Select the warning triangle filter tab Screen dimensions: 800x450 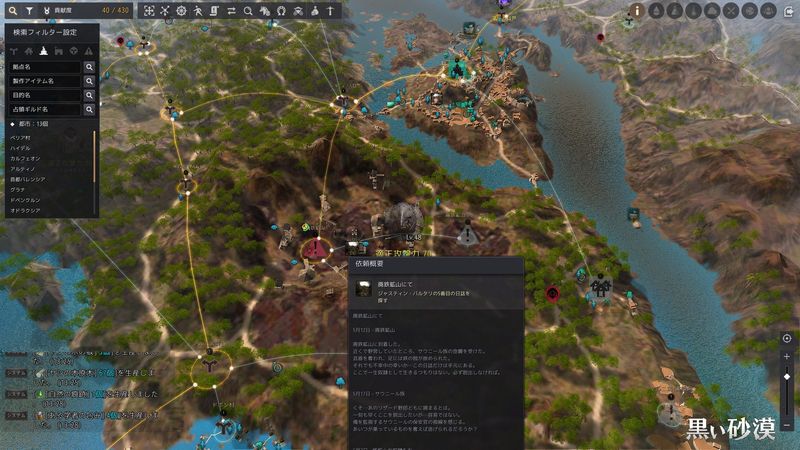click(89, 50)
